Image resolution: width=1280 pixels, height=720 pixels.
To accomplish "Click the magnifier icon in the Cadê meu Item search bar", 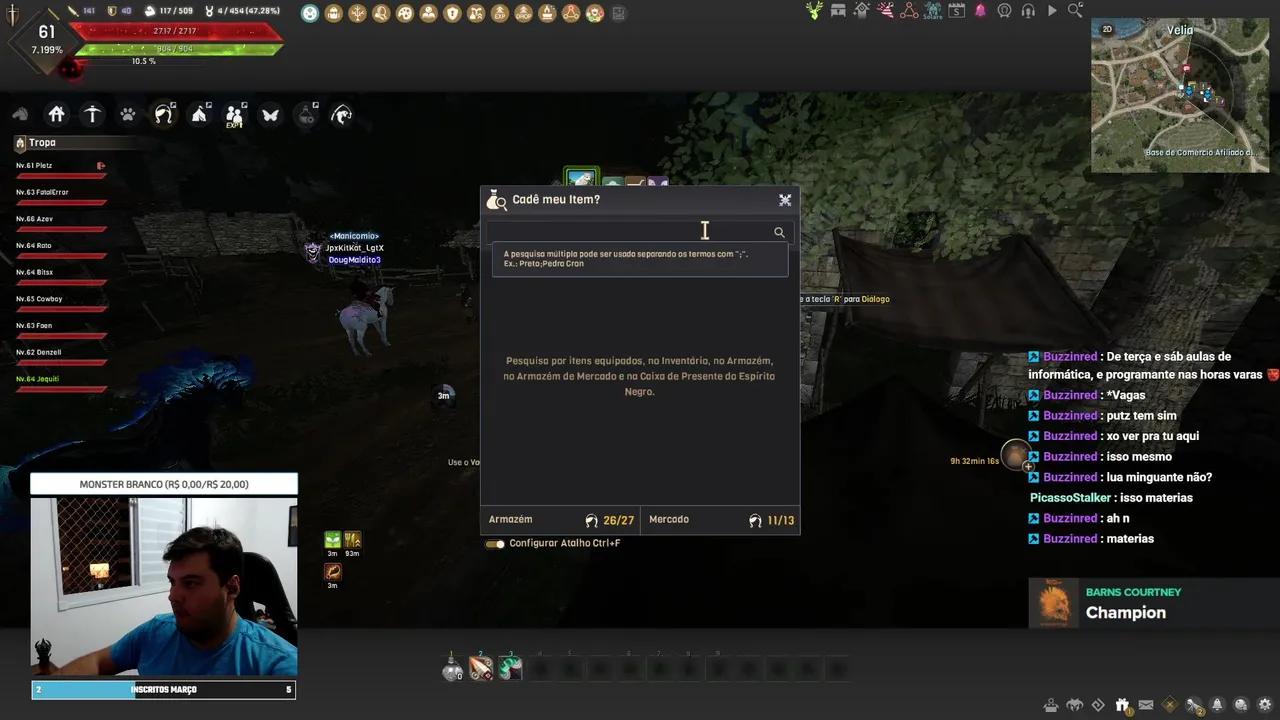I will pyautogui.click(x=779, y=232).
